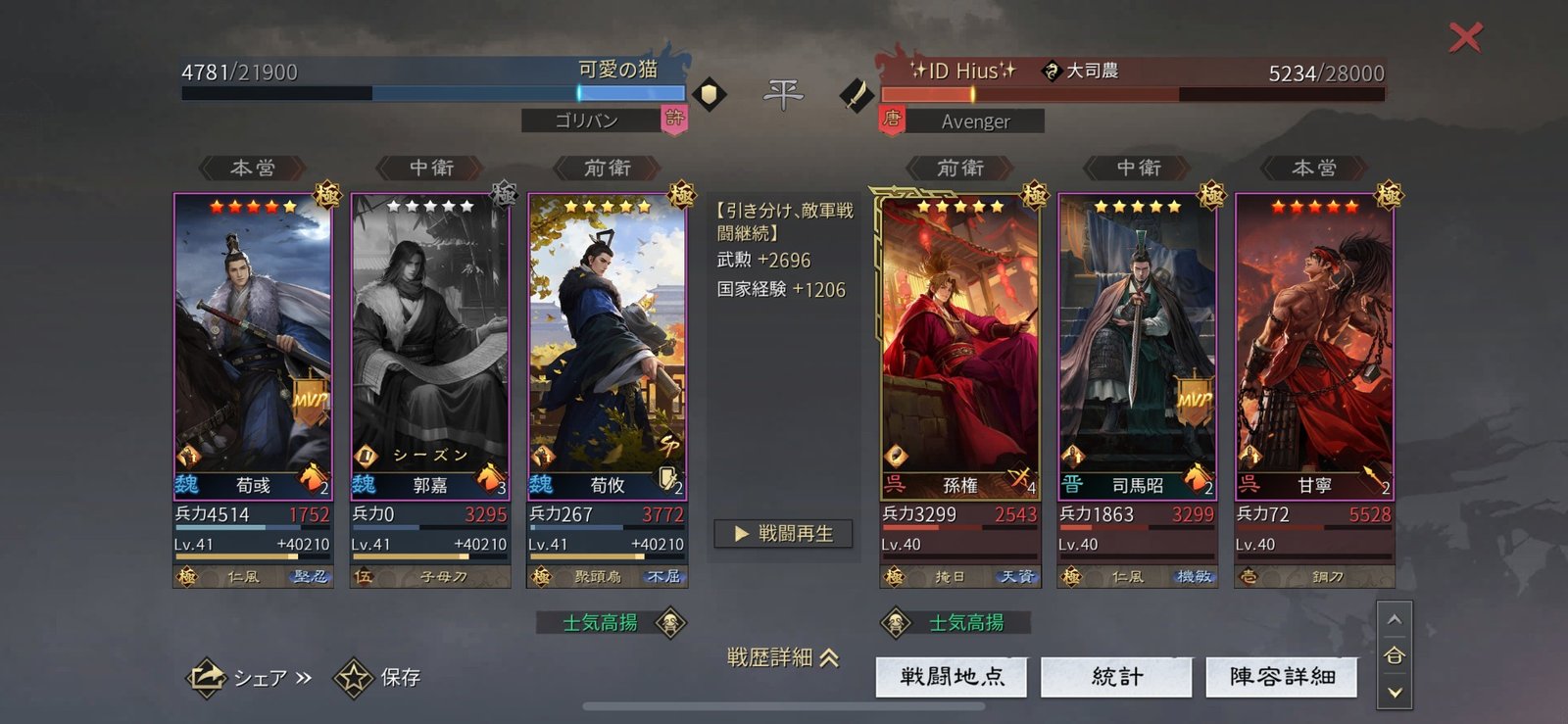
Task: Close the battle report screen
Action: pos(1465,38)
